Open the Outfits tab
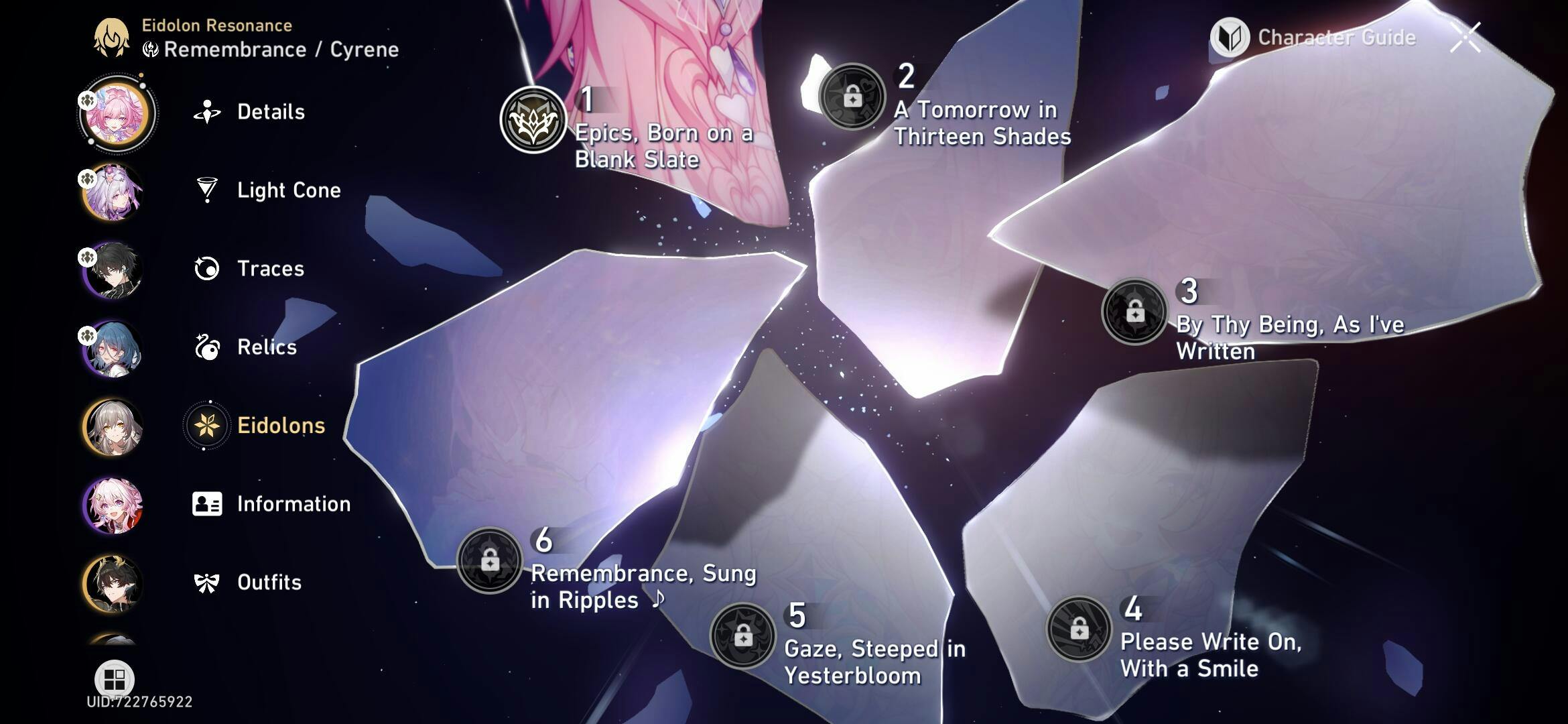The image size is (1568, 724). point(269,583)
